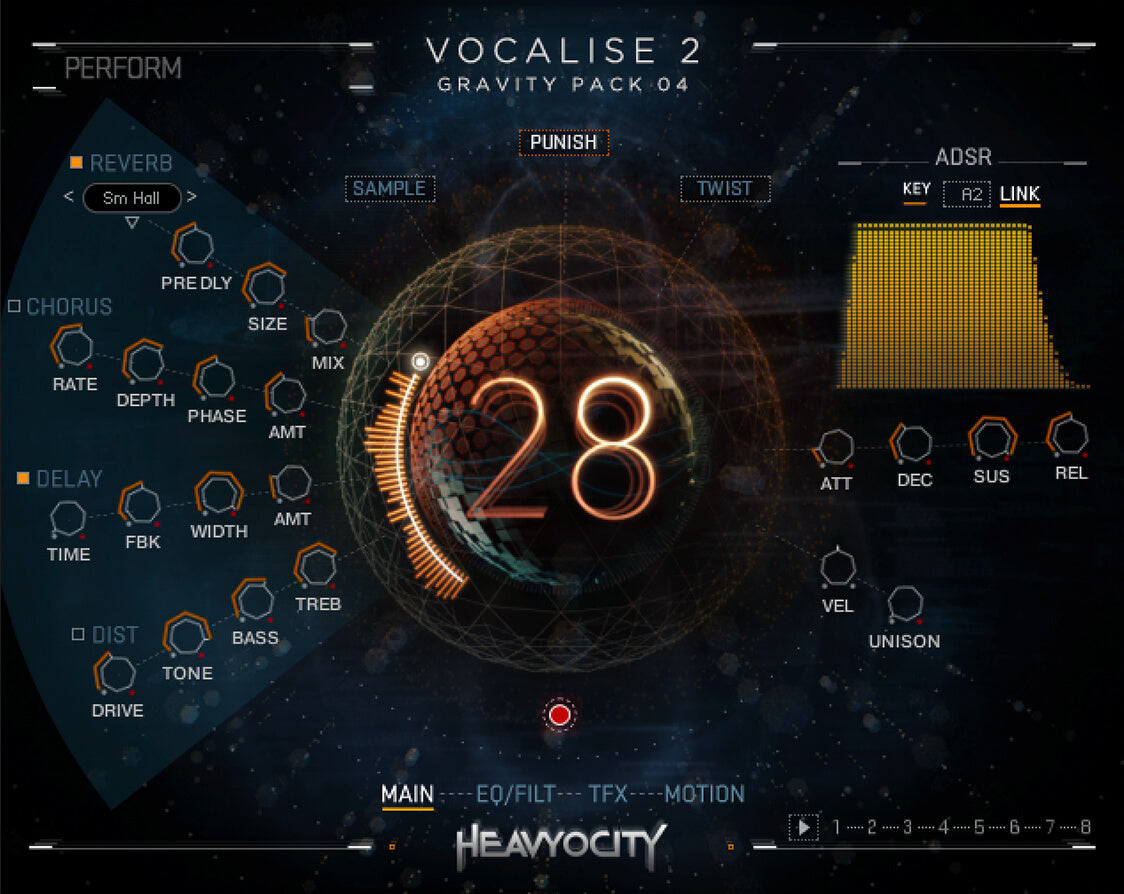Screen dimensions: 1124x894
Task: Choose the previous reverb type with left arrow
Action: point(69,197)
